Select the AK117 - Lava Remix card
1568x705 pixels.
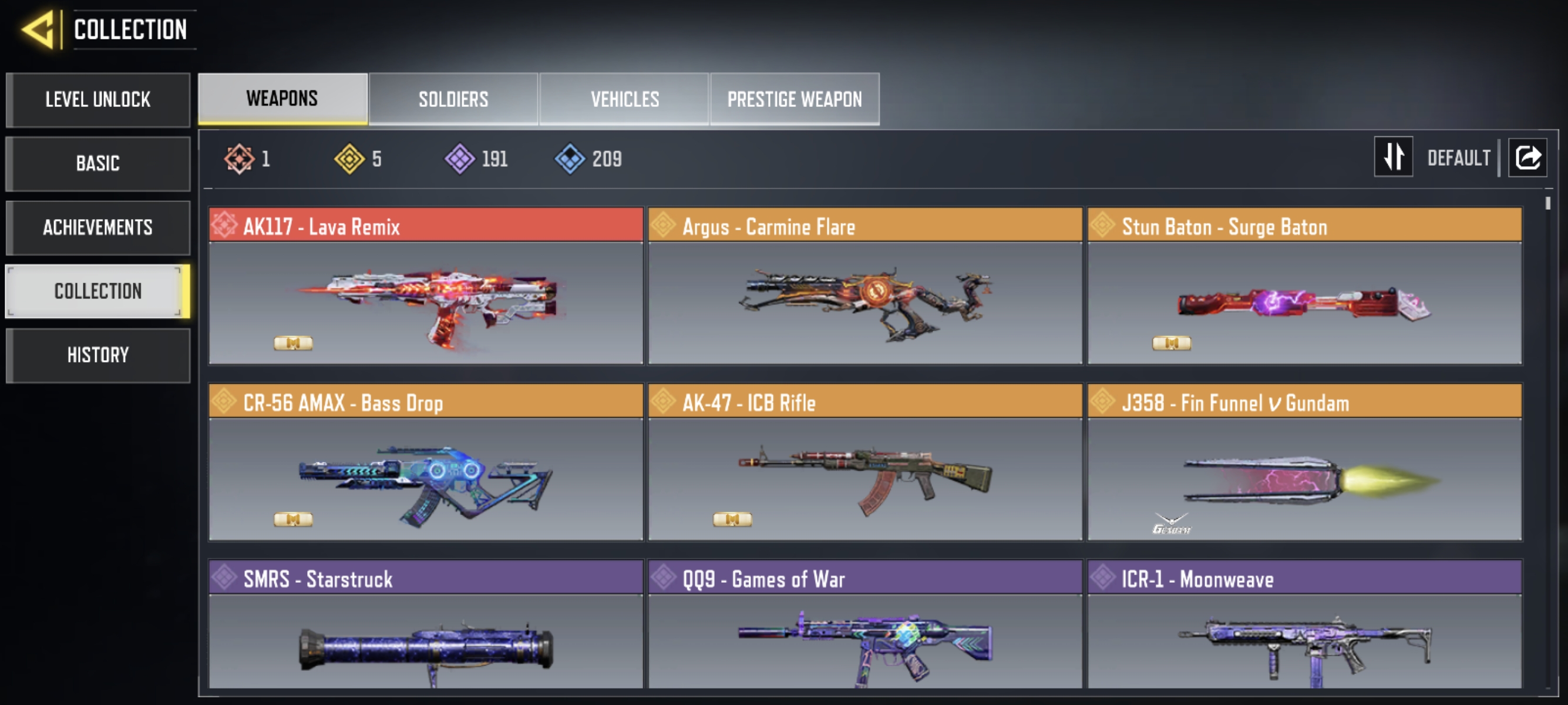coord(426,286)
